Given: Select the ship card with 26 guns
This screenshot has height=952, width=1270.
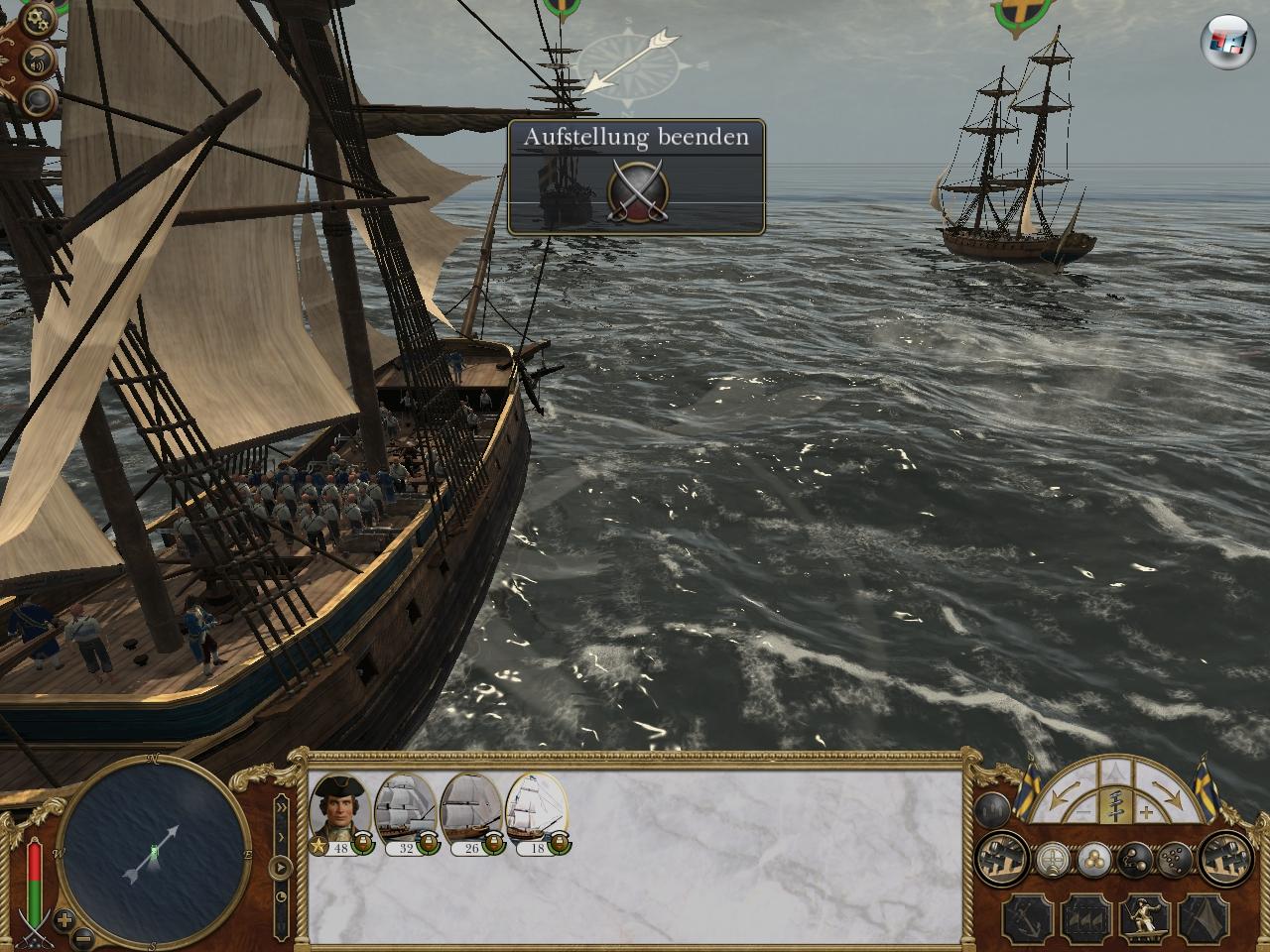Looking at the screenshot, I should (470, 809).
